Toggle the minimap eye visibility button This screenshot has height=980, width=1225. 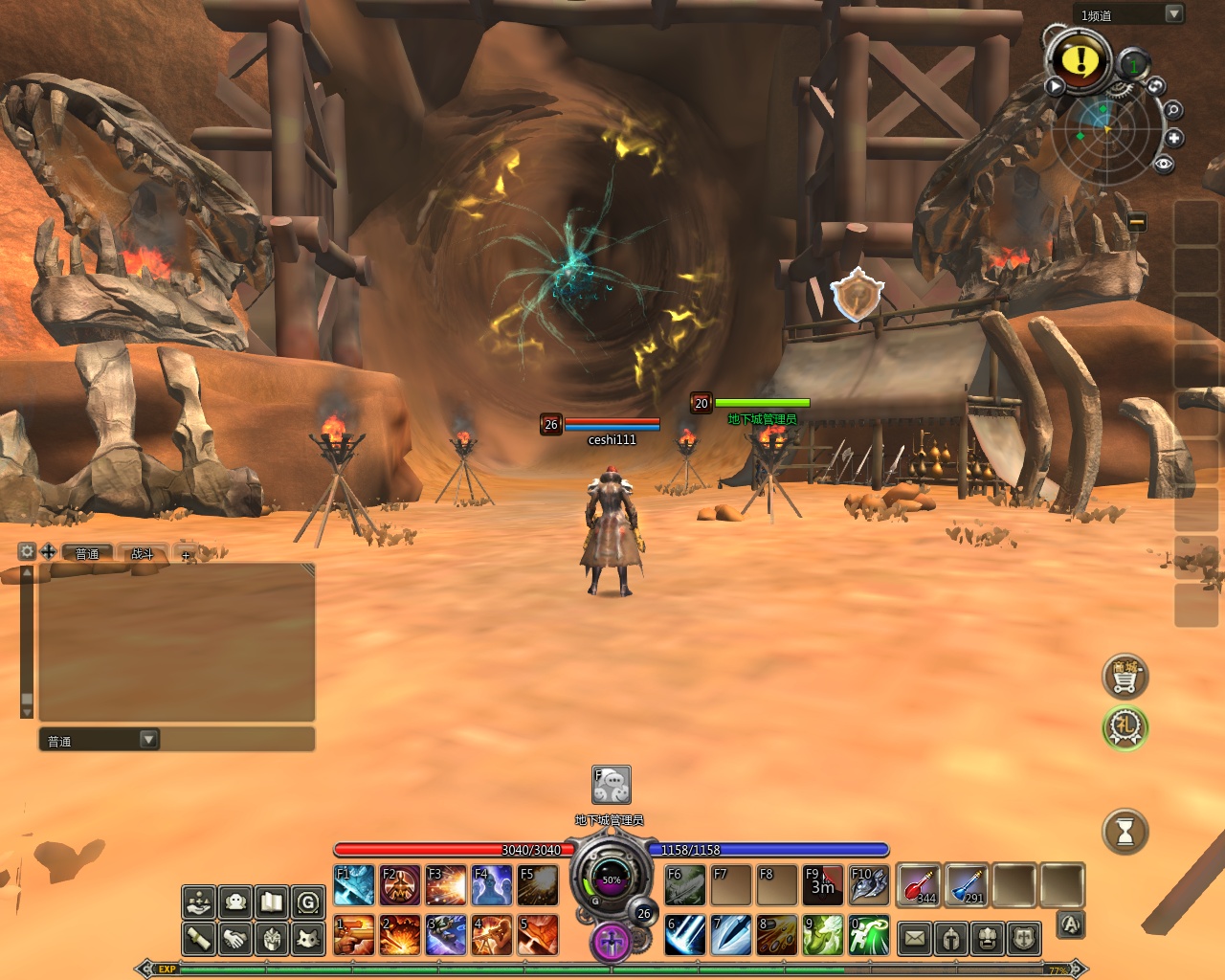(1164, 164)
